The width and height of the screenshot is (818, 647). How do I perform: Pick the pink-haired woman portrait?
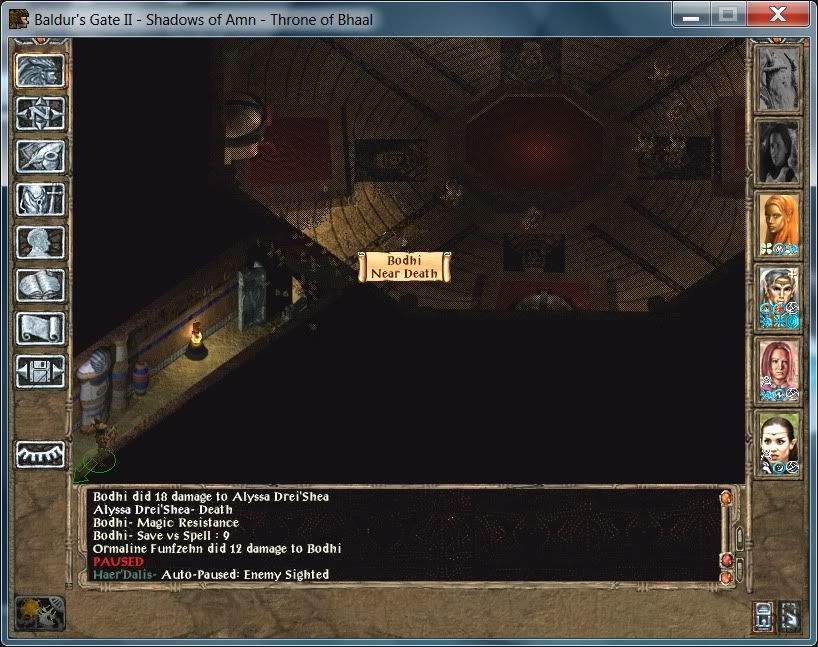[779, 371]
